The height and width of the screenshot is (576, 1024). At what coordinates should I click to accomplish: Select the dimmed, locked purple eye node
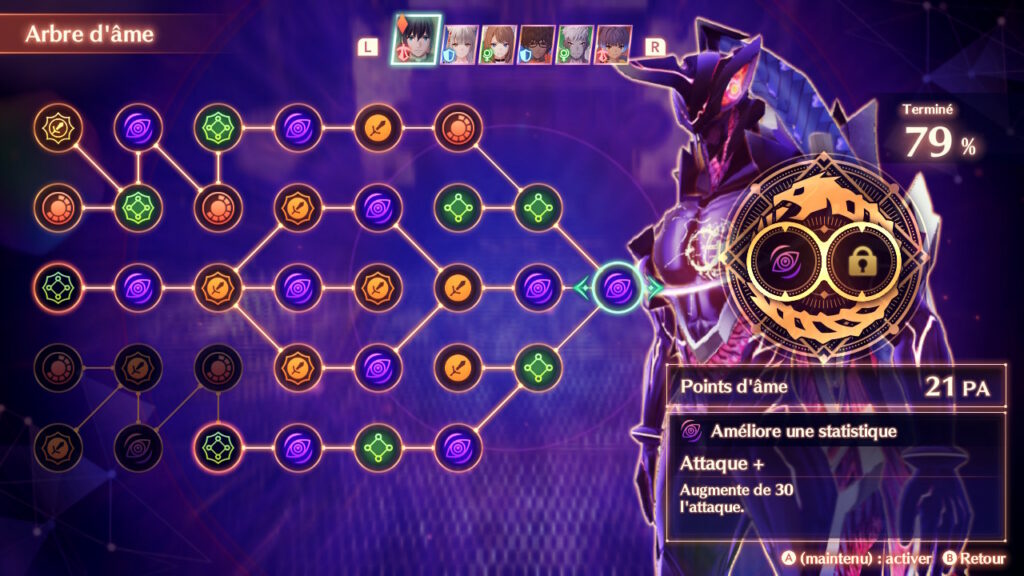[x=138, y=447]
